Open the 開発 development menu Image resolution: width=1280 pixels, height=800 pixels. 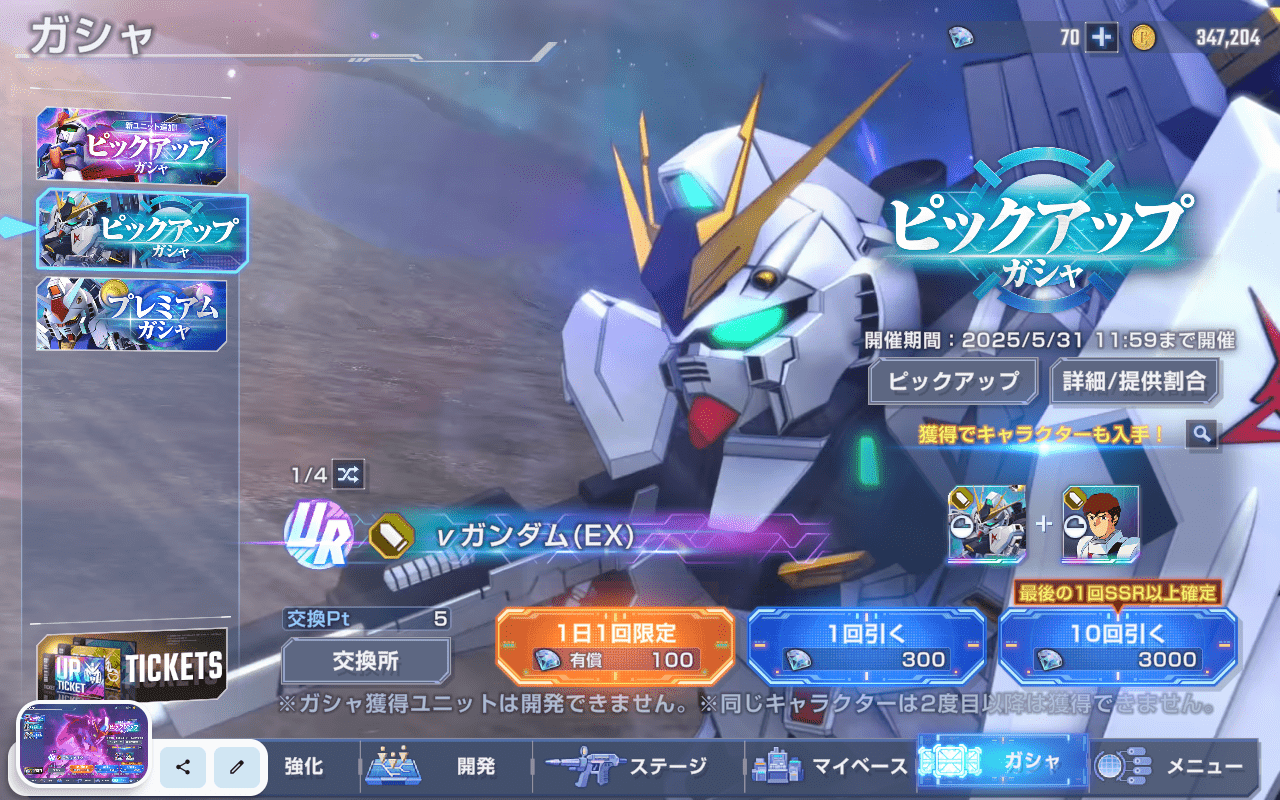pos(445,767)
